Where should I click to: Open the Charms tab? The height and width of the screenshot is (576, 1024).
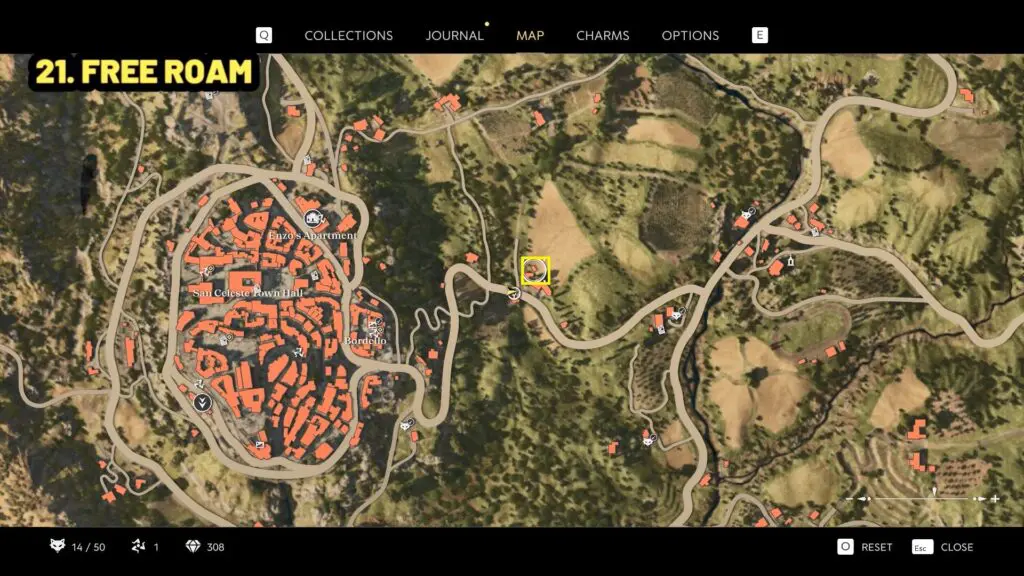603,35
